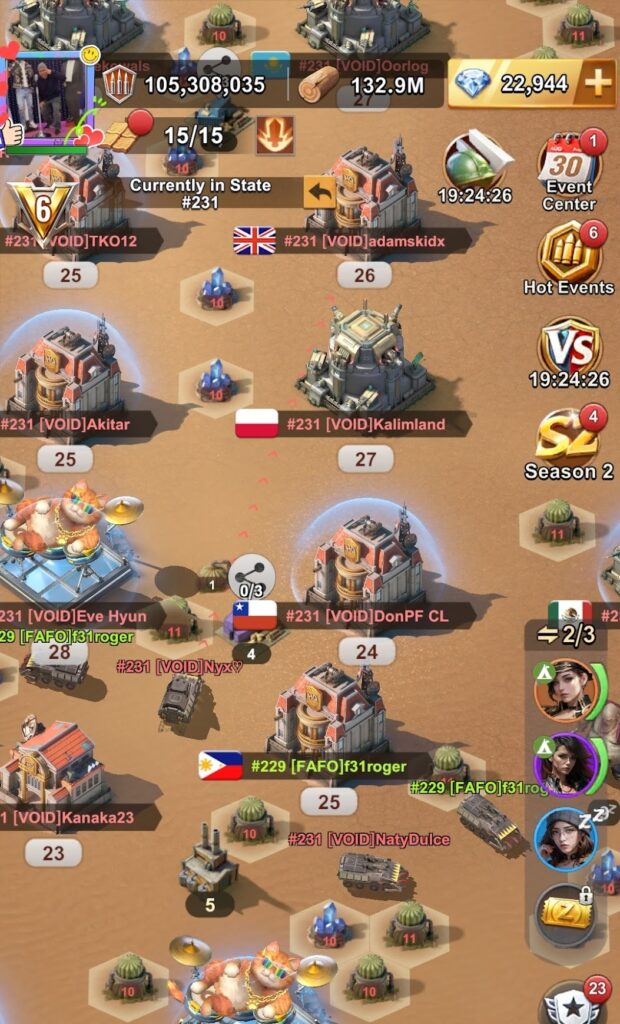Return to home state with yellow arrow

[320, 191]
